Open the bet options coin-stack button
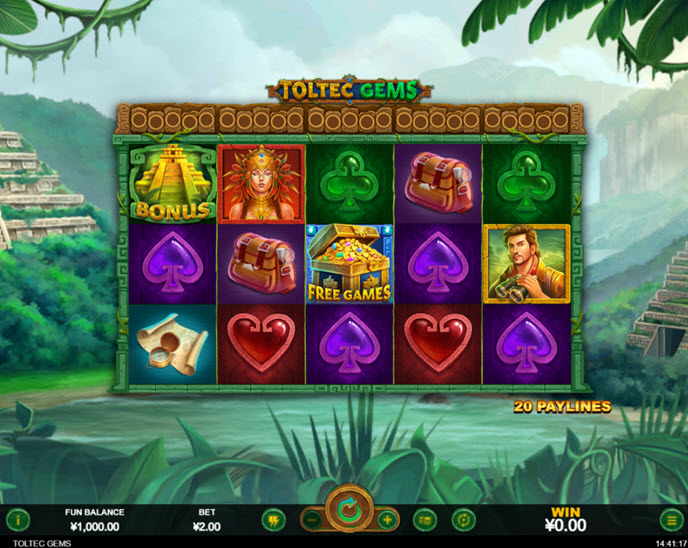 425,520
